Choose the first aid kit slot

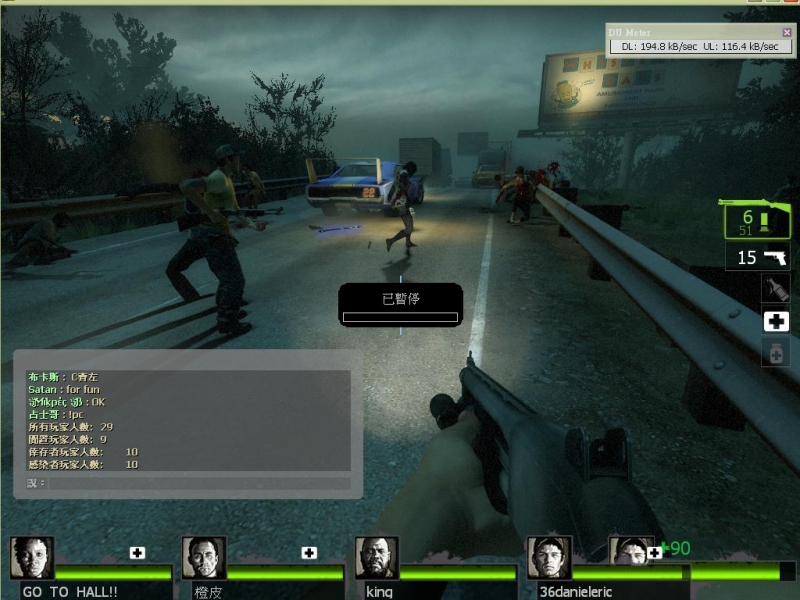coord(776,321)
